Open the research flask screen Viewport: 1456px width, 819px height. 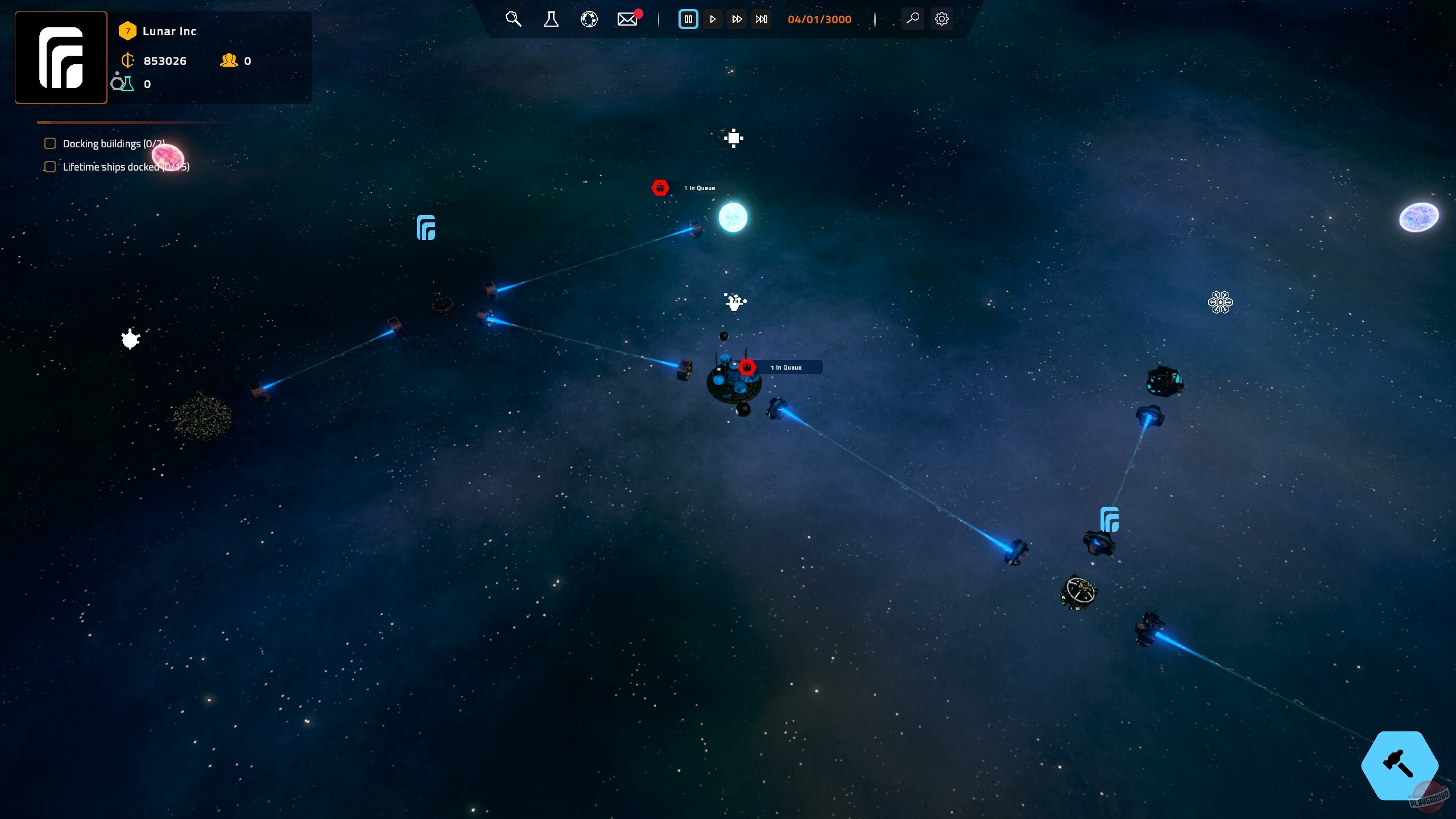click(551, 19)
